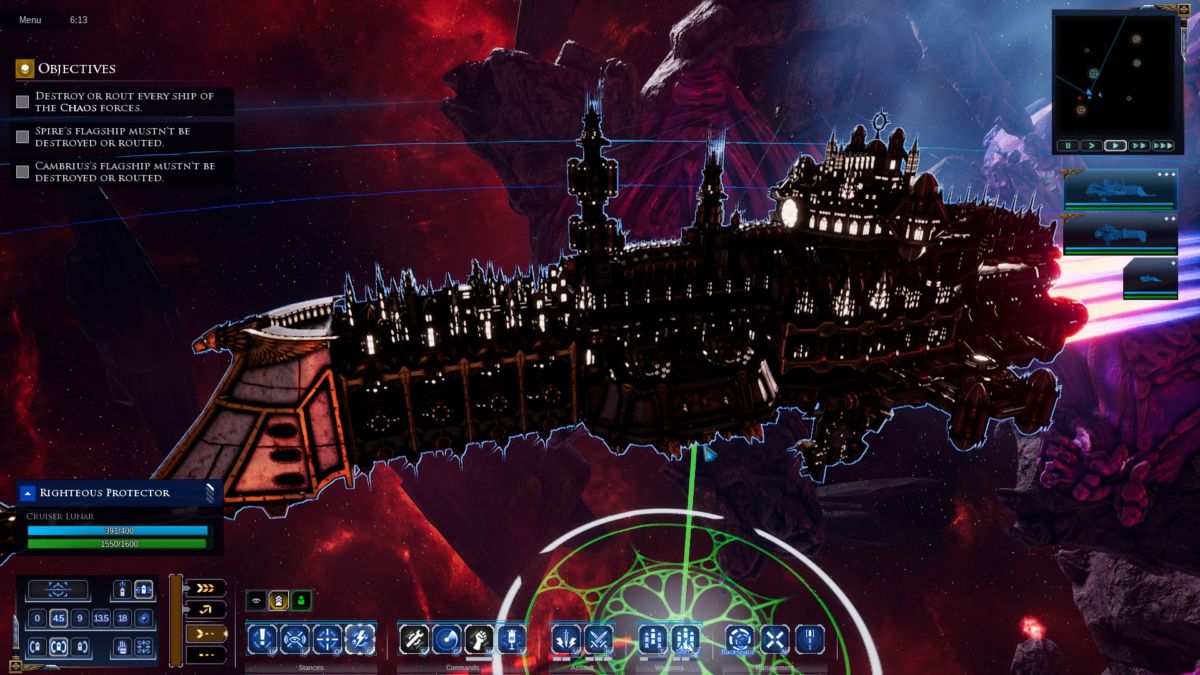The width and height of the screenshot is (1200, 675).
Task: Choose the turning arrow speed setting
Action: tap(205, 610)
